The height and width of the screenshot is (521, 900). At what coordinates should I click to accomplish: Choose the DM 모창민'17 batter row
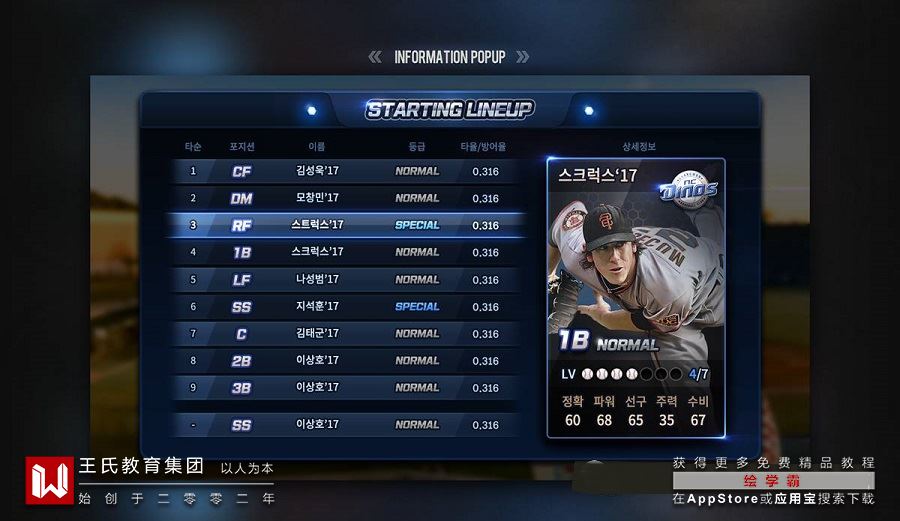(345, 198)
